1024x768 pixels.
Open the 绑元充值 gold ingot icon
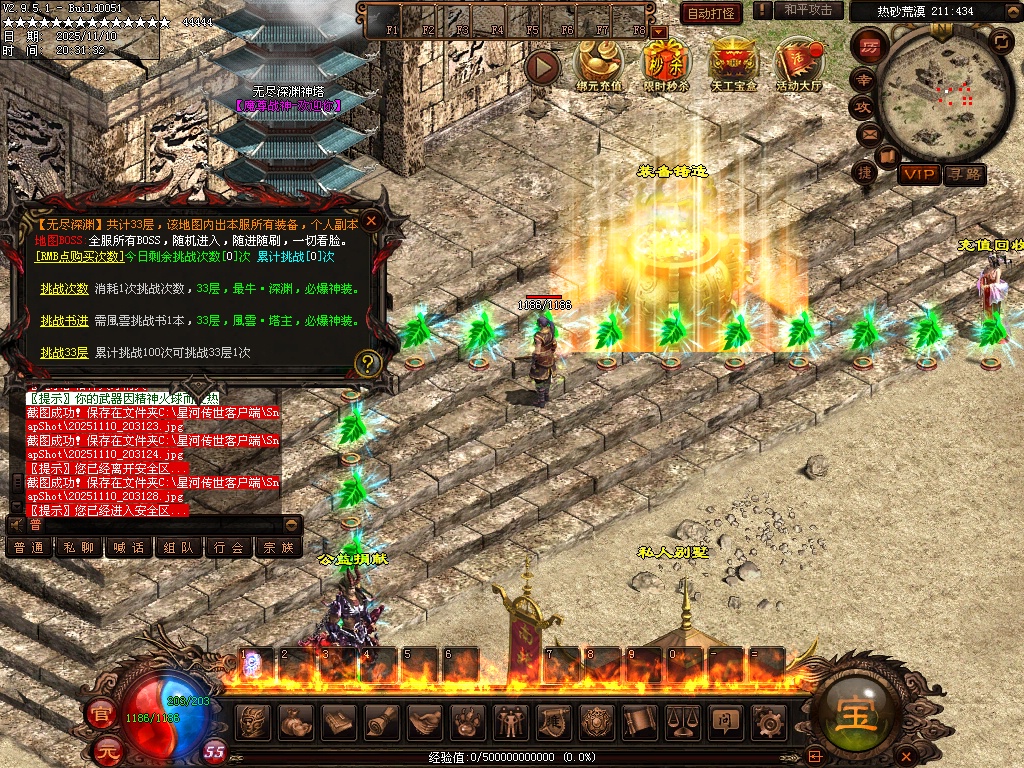click(x=599, y=64)
